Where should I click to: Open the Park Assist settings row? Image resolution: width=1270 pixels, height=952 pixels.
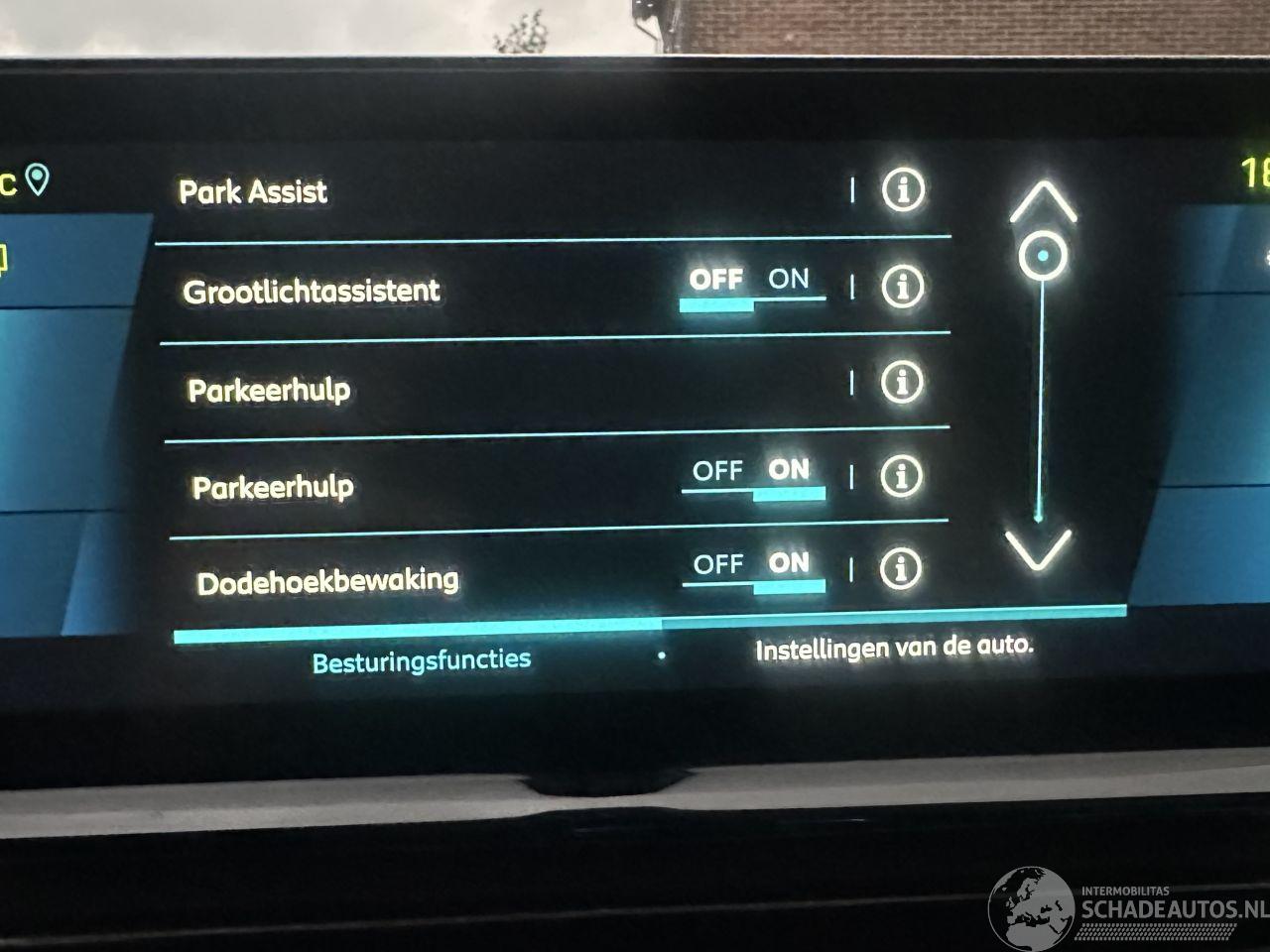(x=253, y=191)
